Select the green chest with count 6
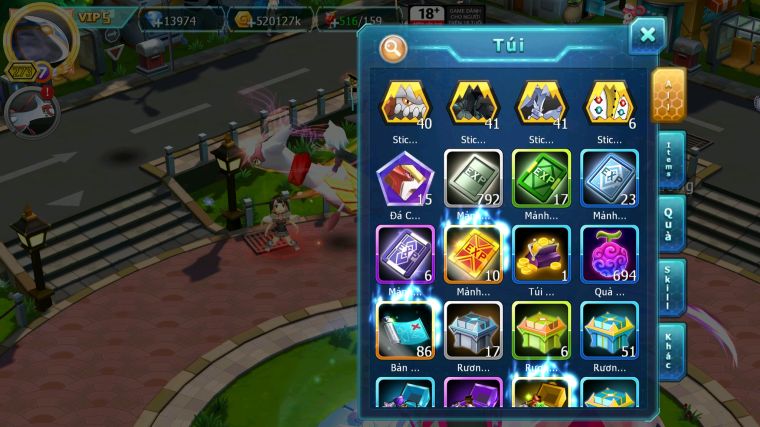 click(542, 330)
